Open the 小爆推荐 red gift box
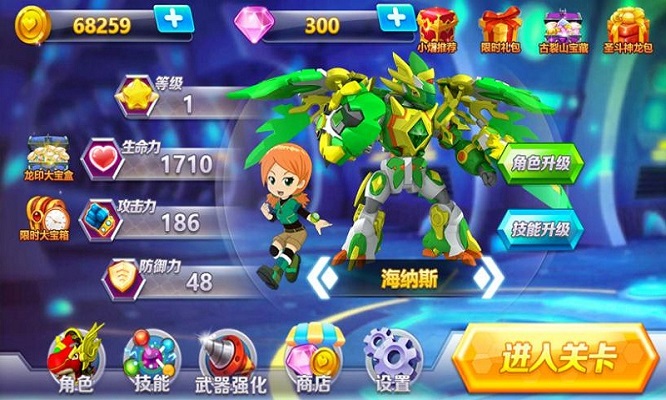Screen dimensions: 666x400 click(437, 26)
